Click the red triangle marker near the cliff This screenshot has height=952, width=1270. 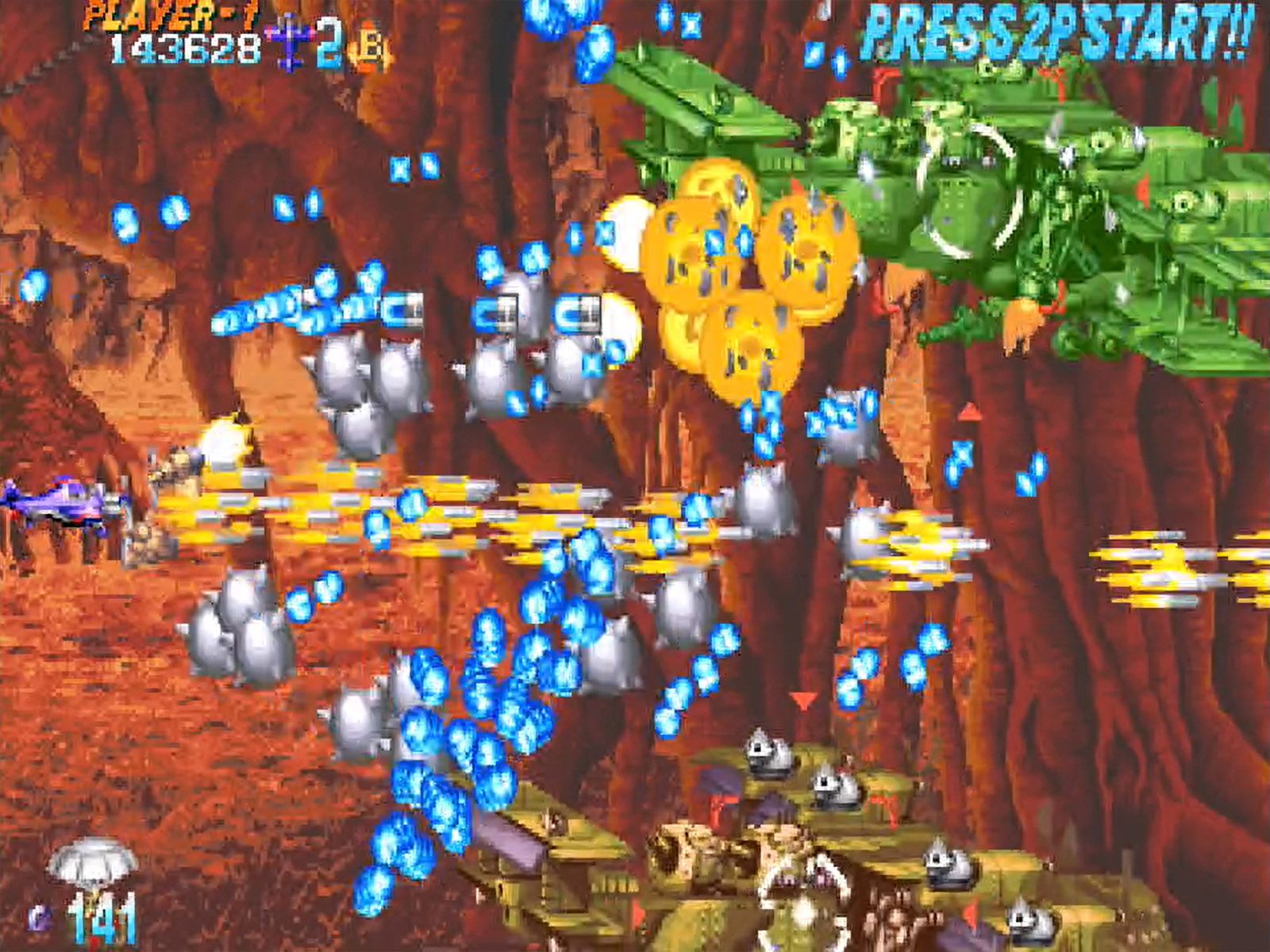pyautogui.click(x=802, y=701)
